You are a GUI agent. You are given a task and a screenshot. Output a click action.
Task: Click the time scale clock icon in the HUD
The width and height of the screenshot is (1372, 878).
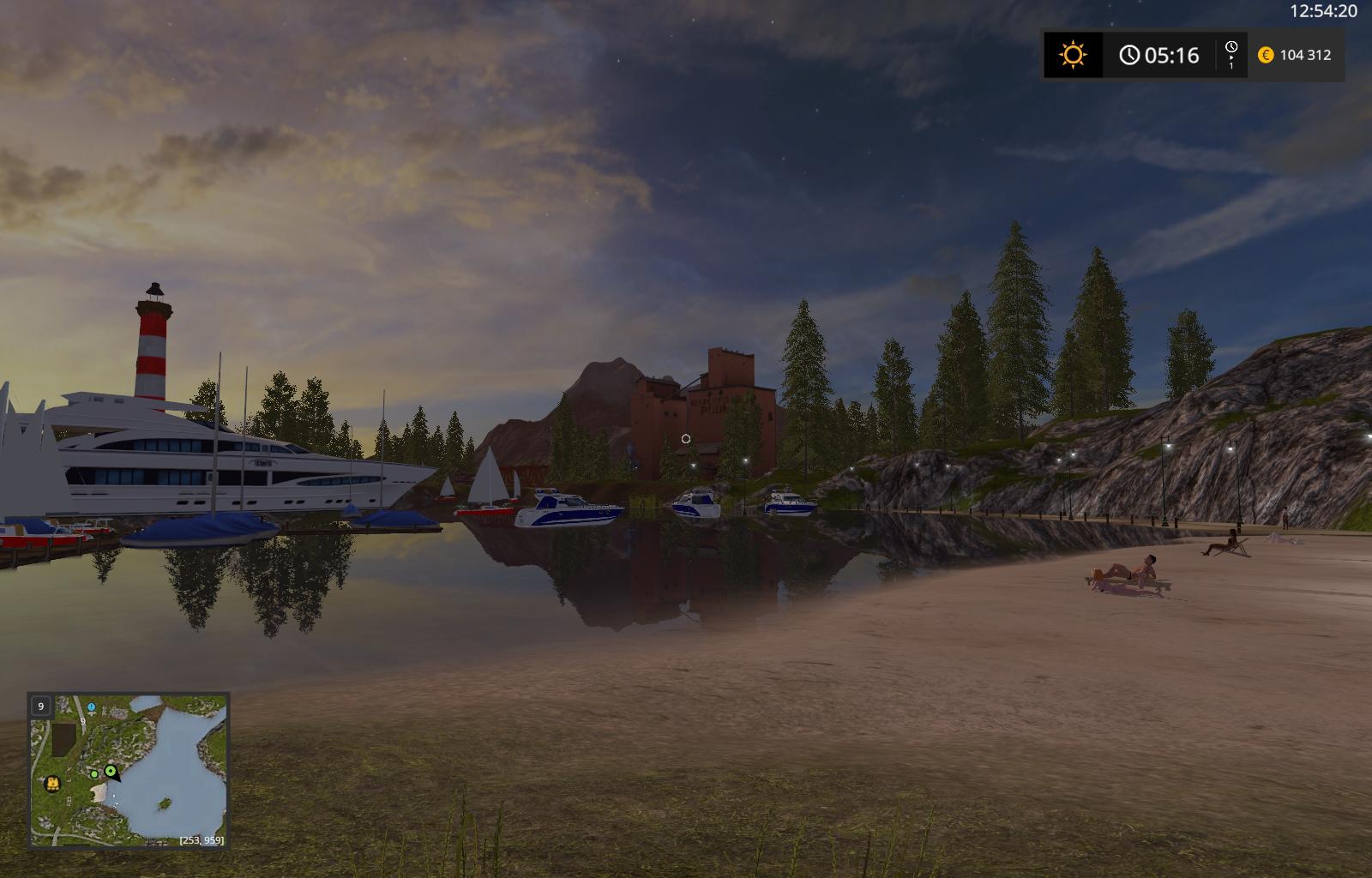pos(1232,46)
